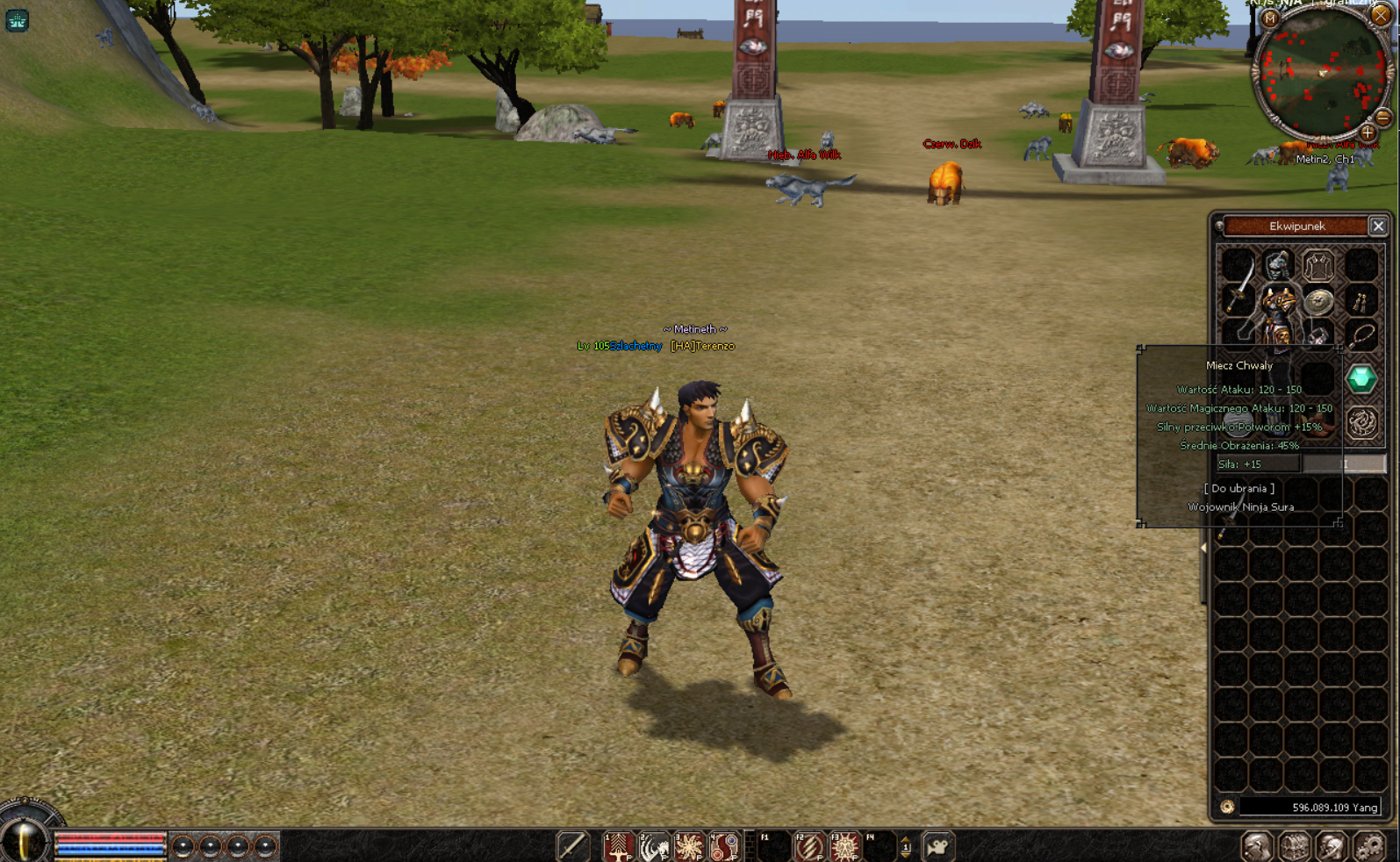Close the minimap with the orange X

tap(1381, 15)
